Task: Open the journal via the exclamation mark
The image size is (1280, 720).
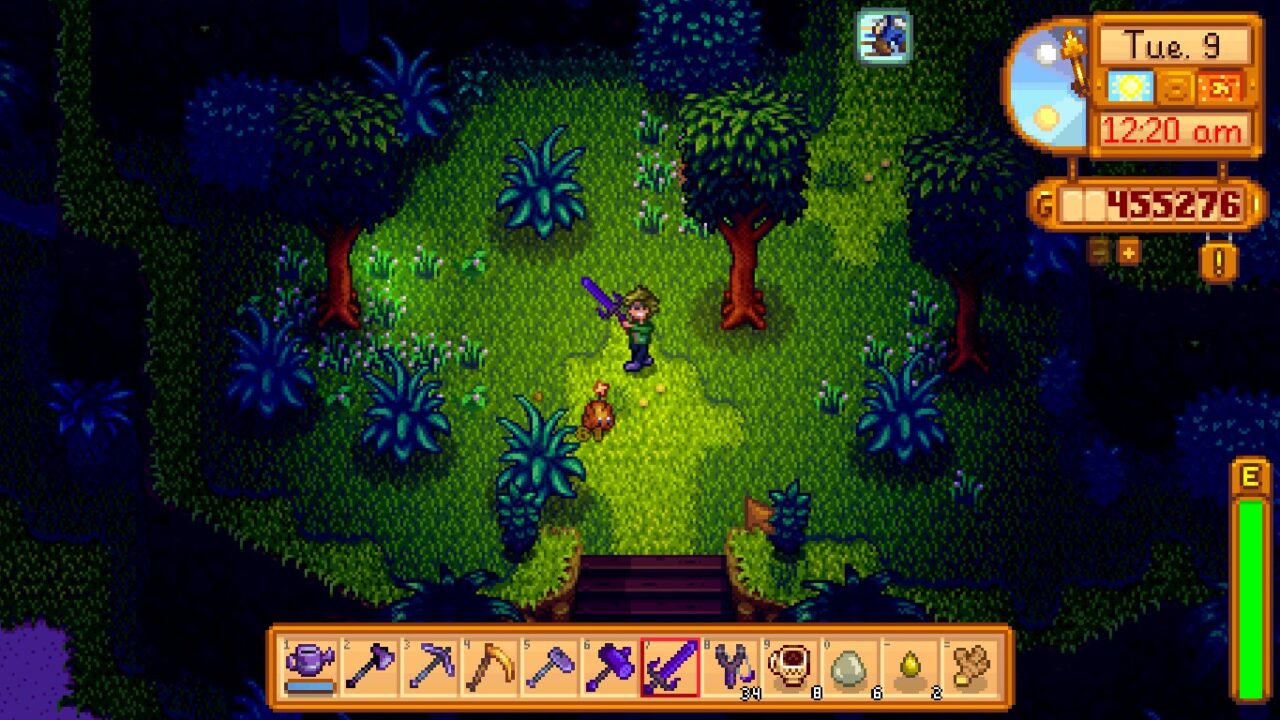Action: point(1217,262)
